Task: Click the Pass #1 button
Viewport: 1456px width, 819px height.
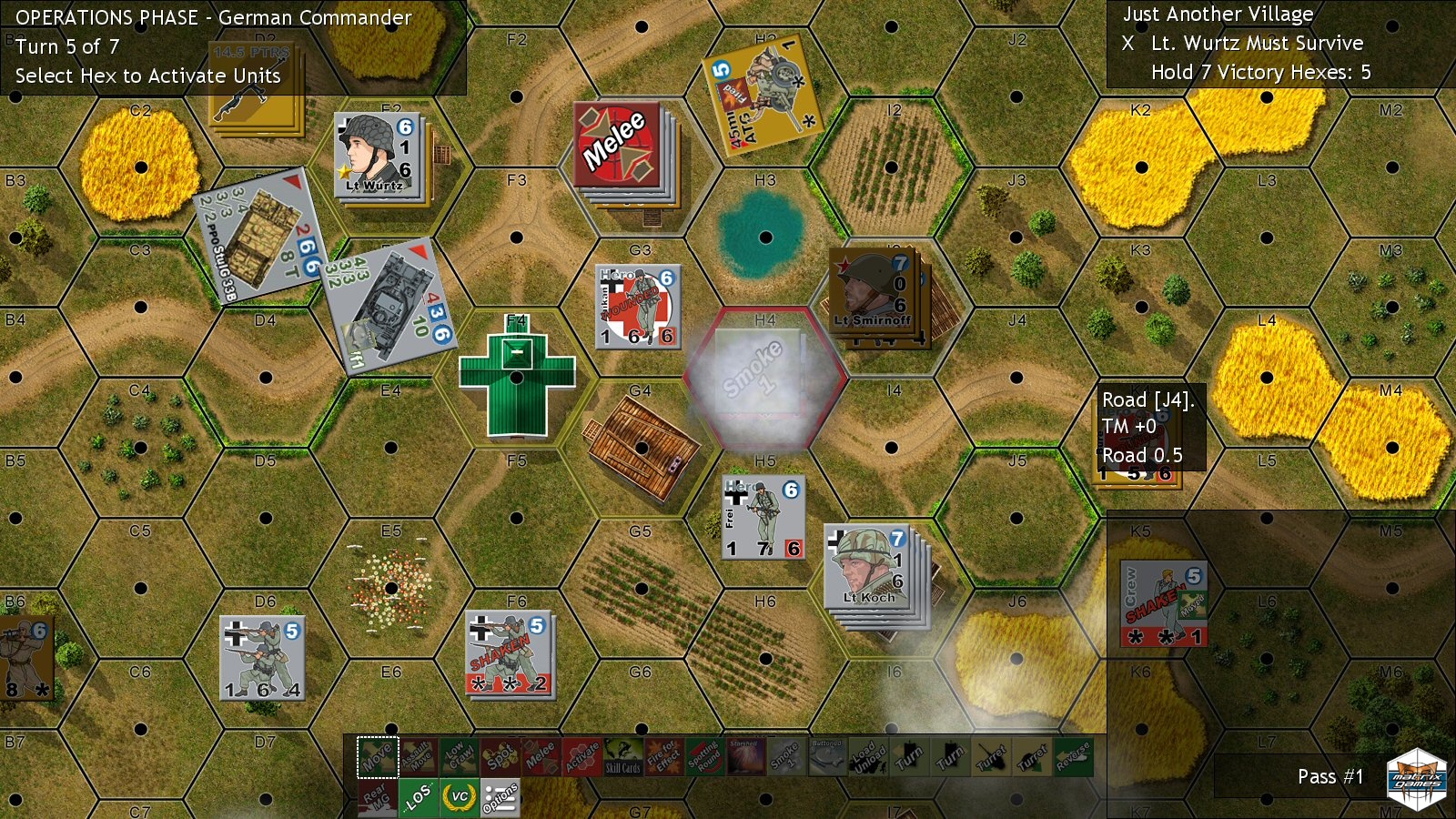Action: (x=1330, y=777)
